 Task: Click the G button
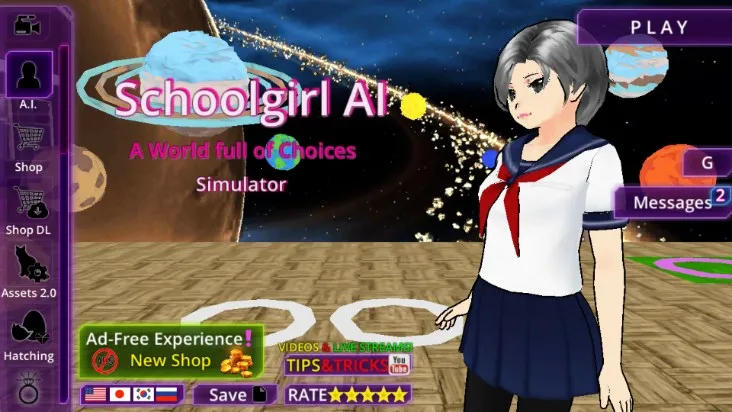pos(707,162)
